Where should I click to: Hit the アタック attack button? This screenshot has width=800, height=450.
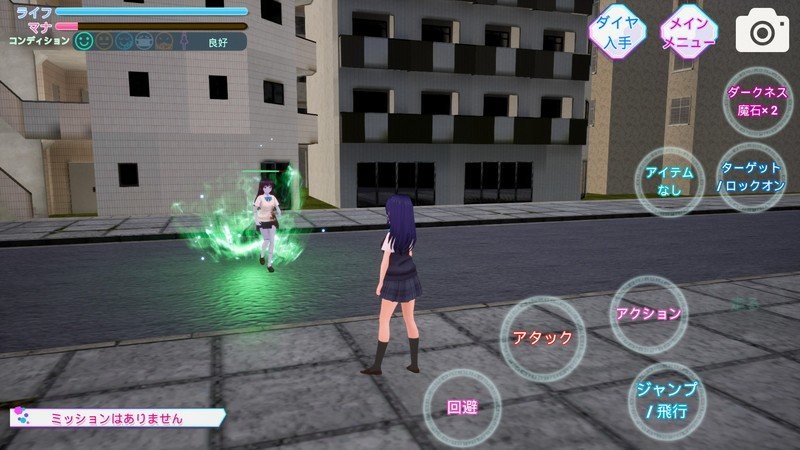[542, 337]
